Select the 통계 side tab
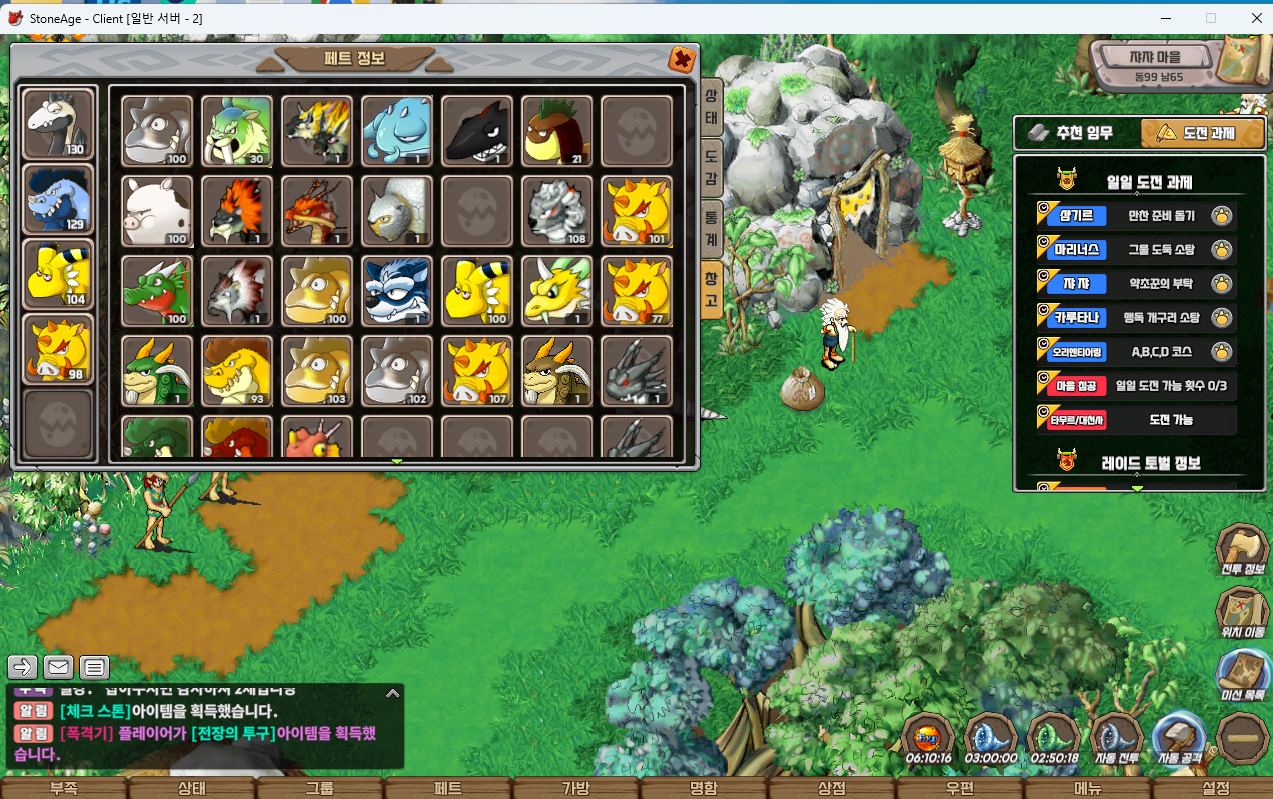This screenshot has width=1273, height=799. pos(711,229)
